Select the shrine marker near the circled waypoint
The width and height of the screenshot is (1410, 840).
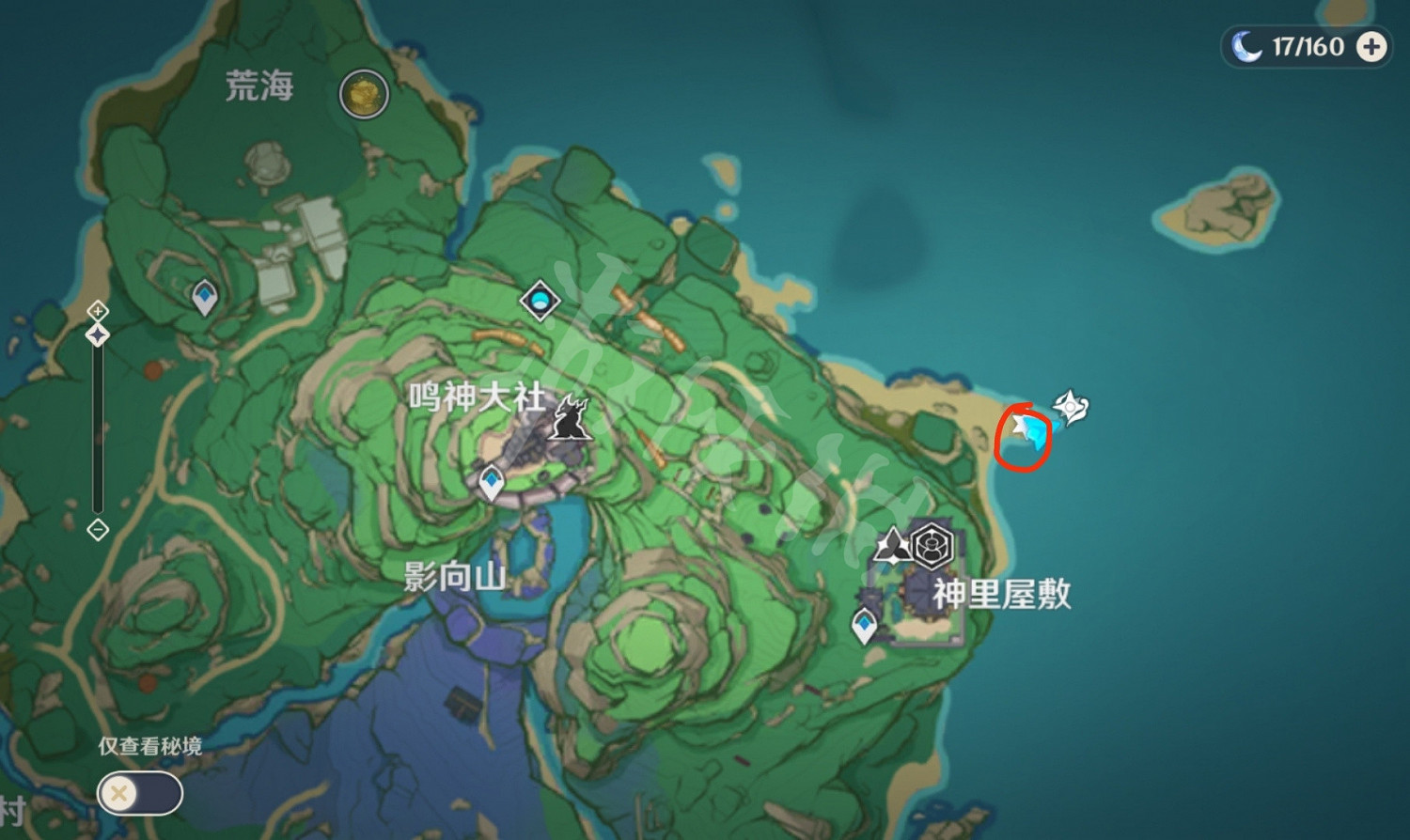1069,406
